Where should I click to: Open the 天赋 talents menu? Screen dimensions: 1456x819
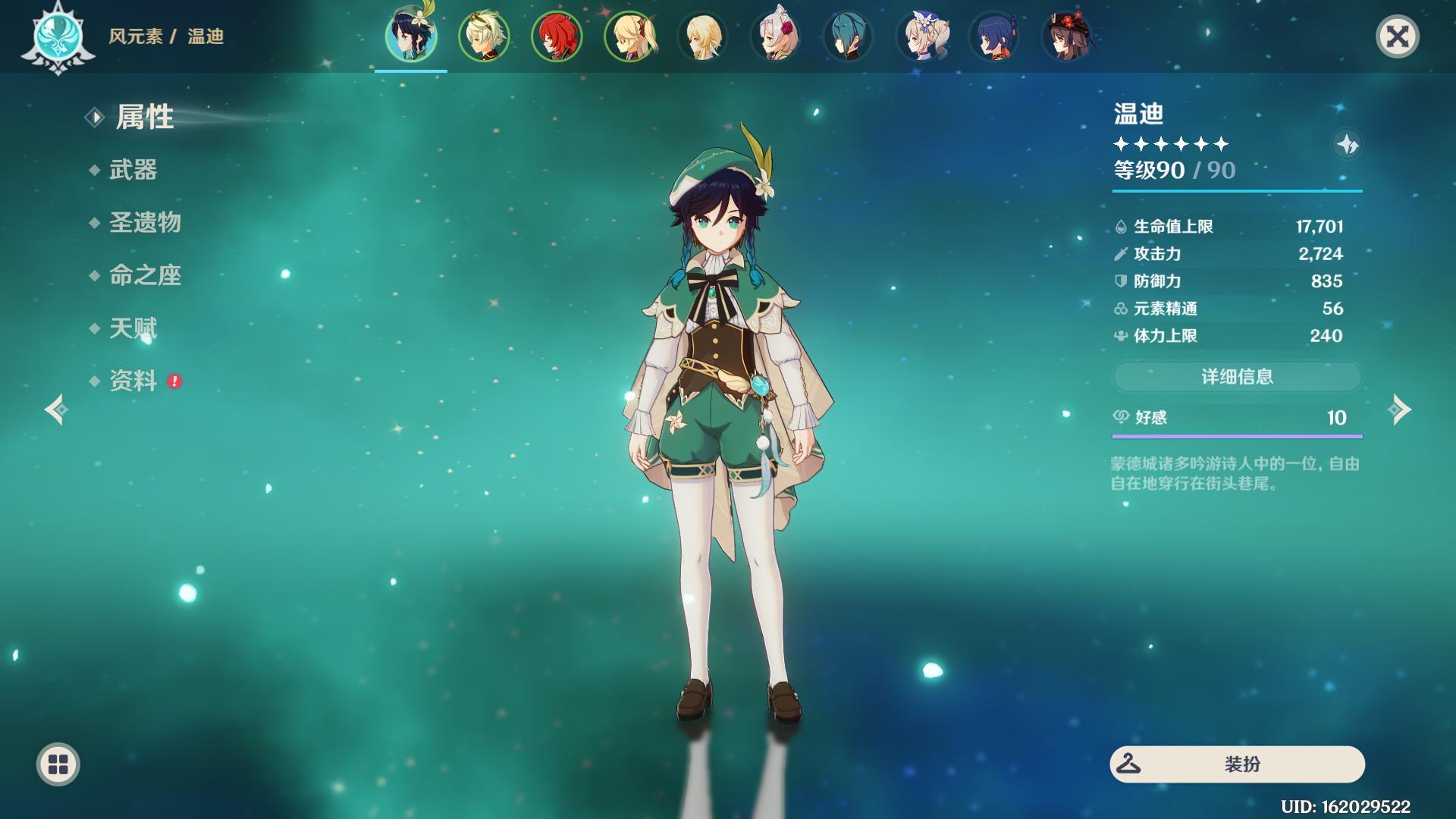pos(133,328)
